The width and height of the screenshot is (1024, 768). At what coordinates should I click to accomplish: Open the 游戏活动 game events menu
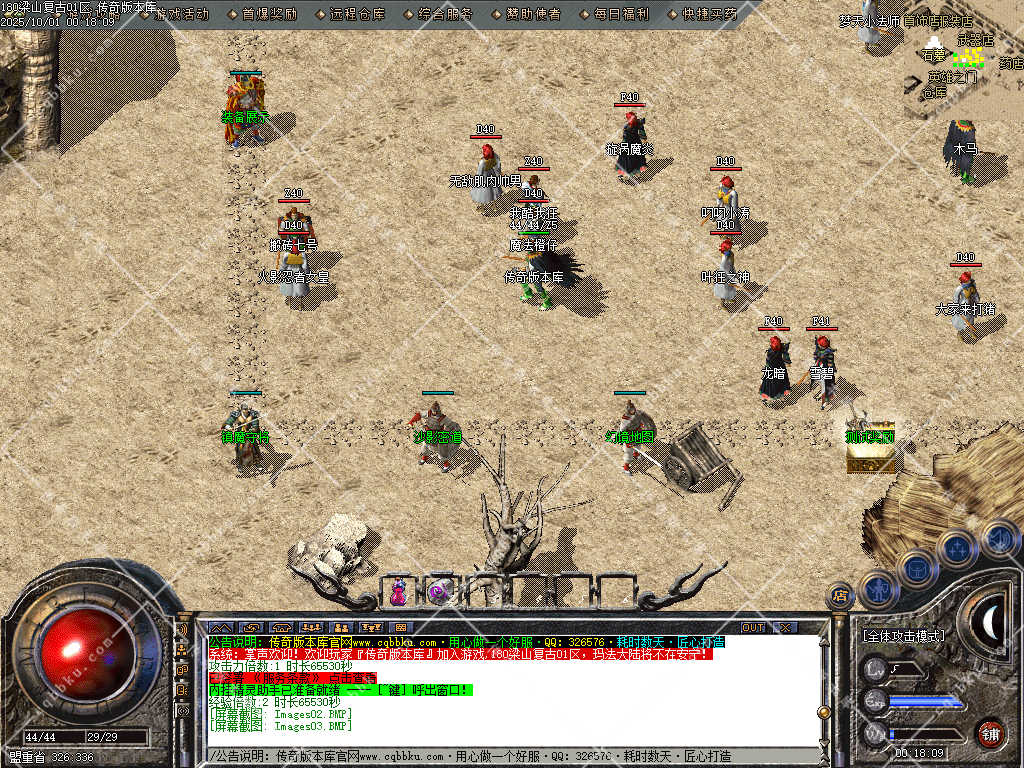181,14
